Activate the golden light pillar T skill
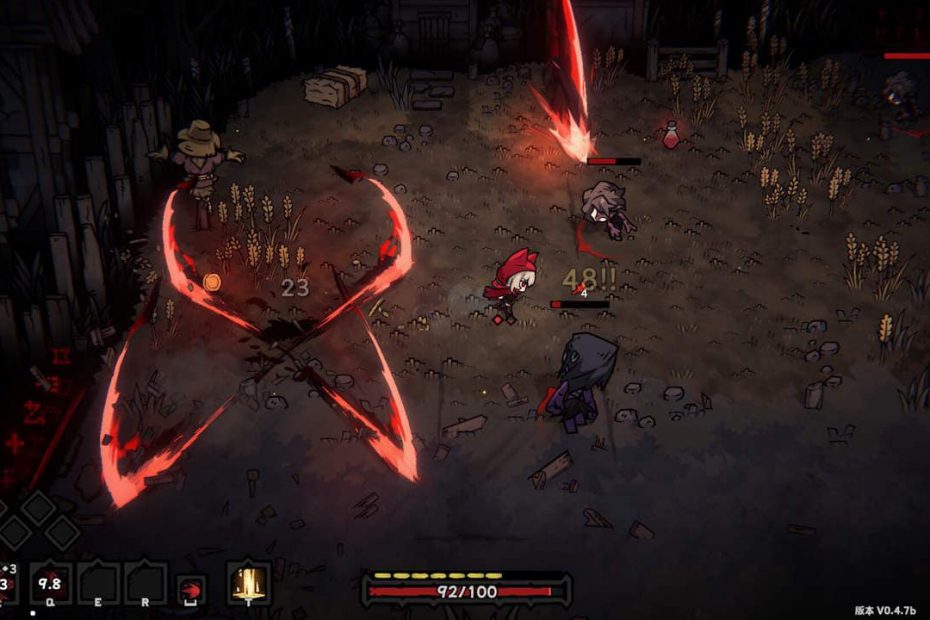Image resolution: width=930 pixels, height=620 pixels. (x=248, y=581)
